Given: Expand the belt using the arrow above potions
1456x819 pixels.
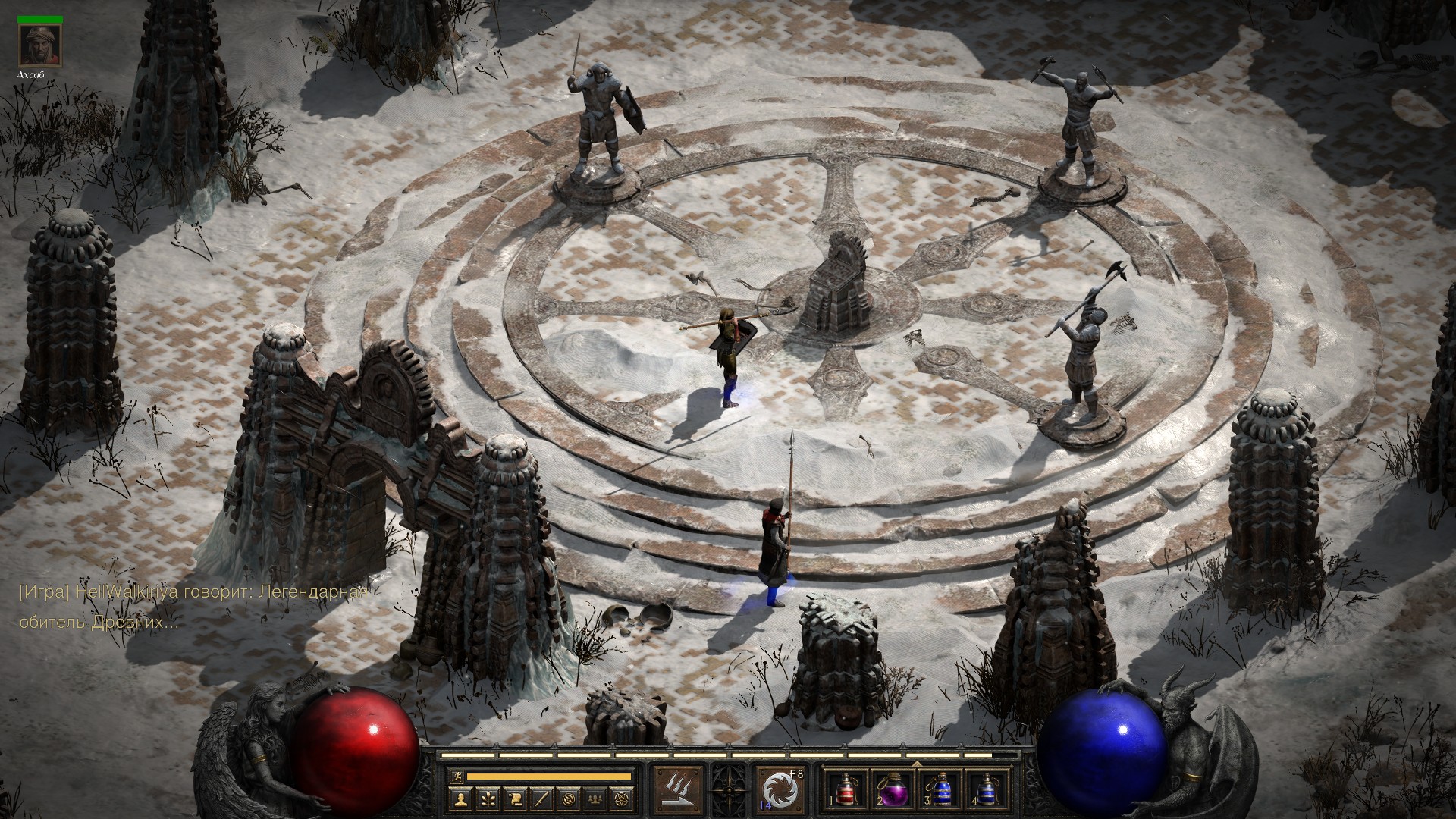Looking at the screenshot, I should [x=915, y=763].
